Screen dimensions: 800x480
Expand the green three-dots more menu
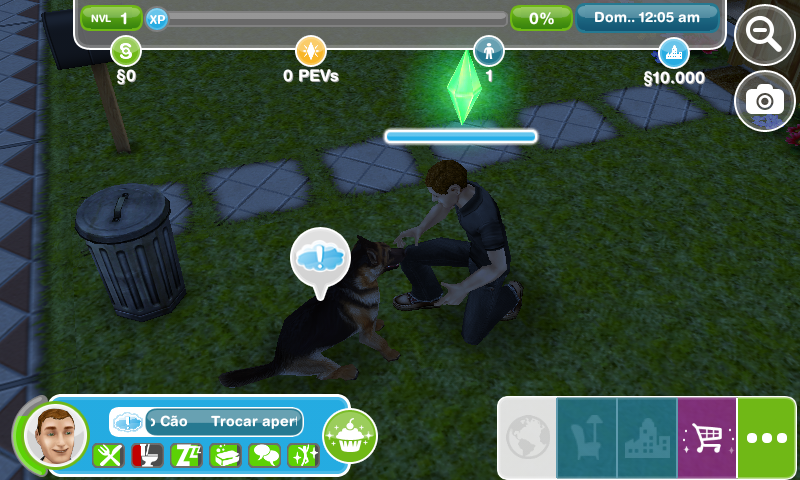(x=767, y=438)
